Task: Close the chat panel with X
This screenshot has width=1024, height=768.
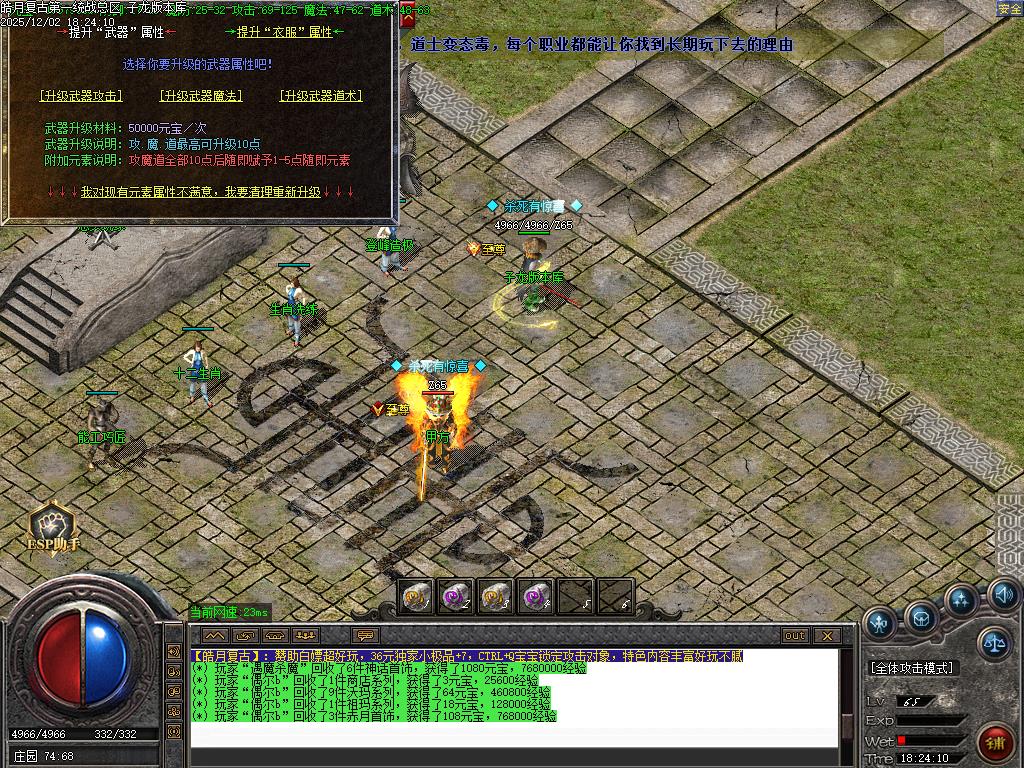Action: [x=827, y=636]
